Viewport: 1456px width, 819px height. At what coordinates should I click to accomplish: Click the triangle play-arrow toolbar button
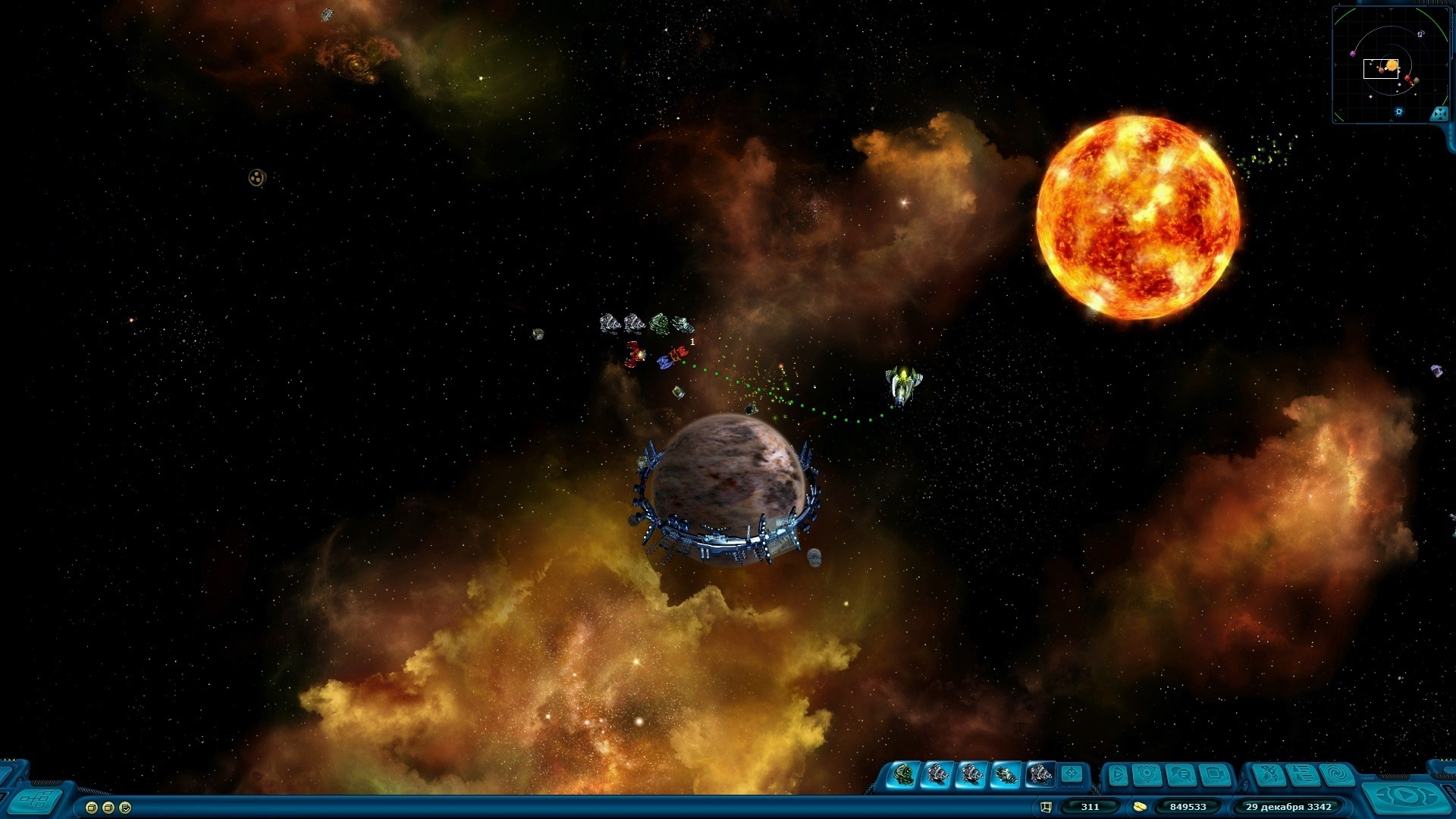(1117, 775)
